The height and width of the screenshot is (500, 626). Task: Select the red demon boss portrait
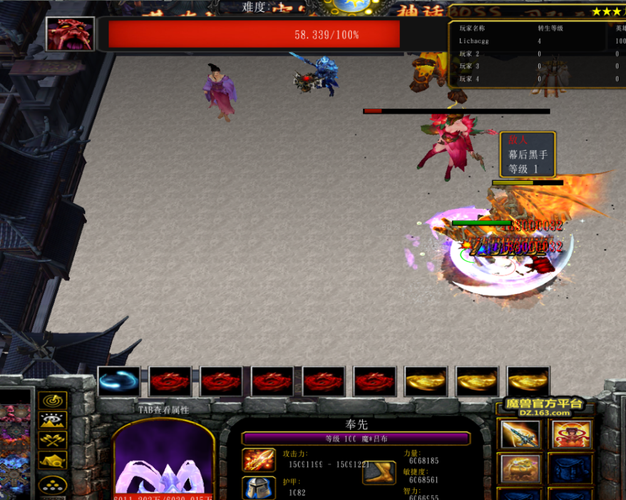(70, 34)
